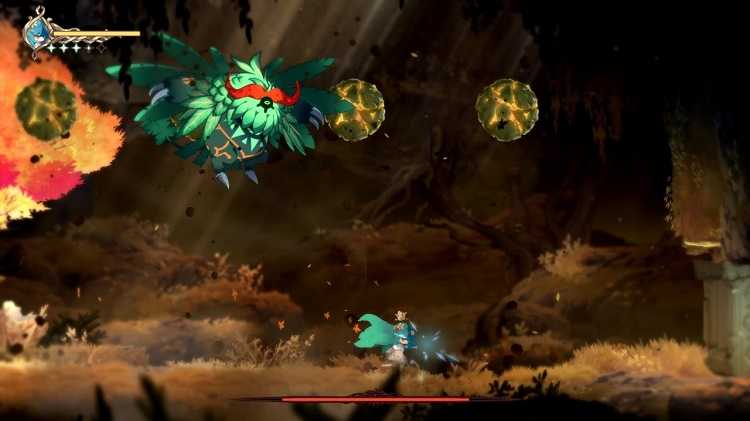Click the blue-haired character portrait emblem
This screenshot has height=421, width=750.
38,31
